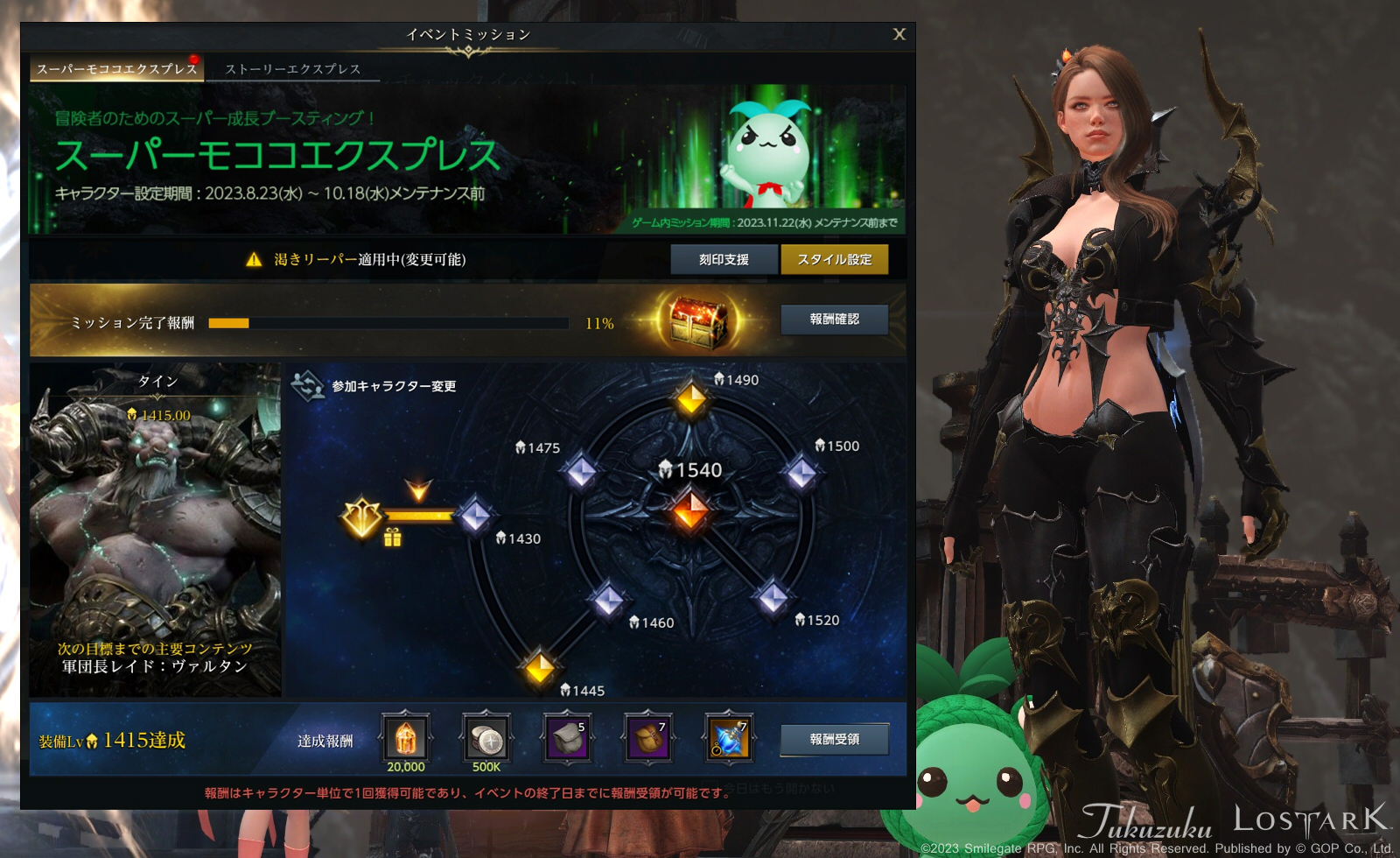Switch to the ストーリーエクスプレス tab
1400x858 pixels.
point(291,70)
